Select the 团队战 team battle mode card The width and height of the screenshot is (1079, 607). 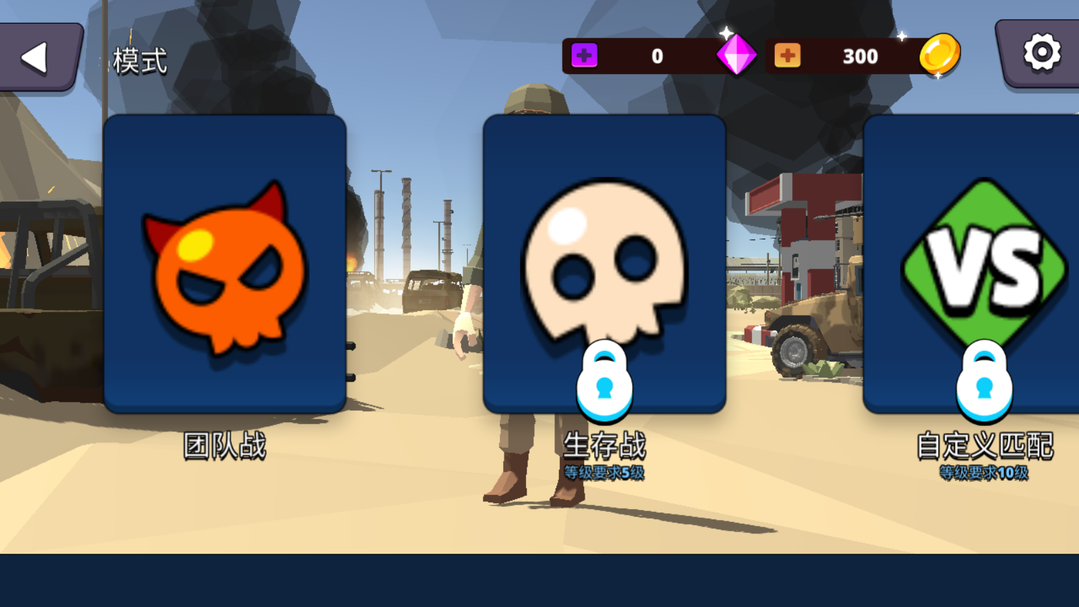click(225, 264)
